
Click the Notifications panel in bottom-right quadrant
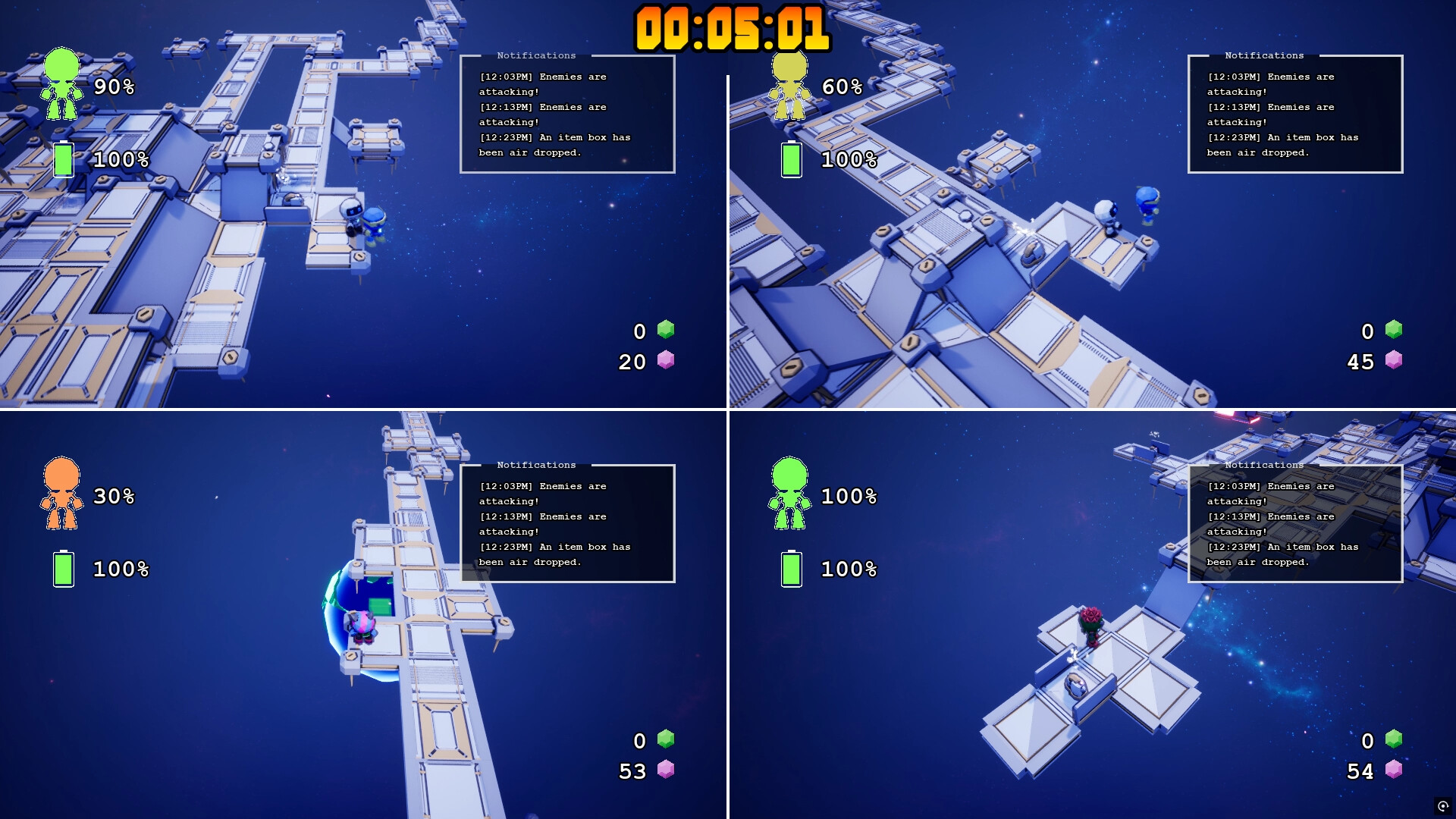coord(1294,523)
